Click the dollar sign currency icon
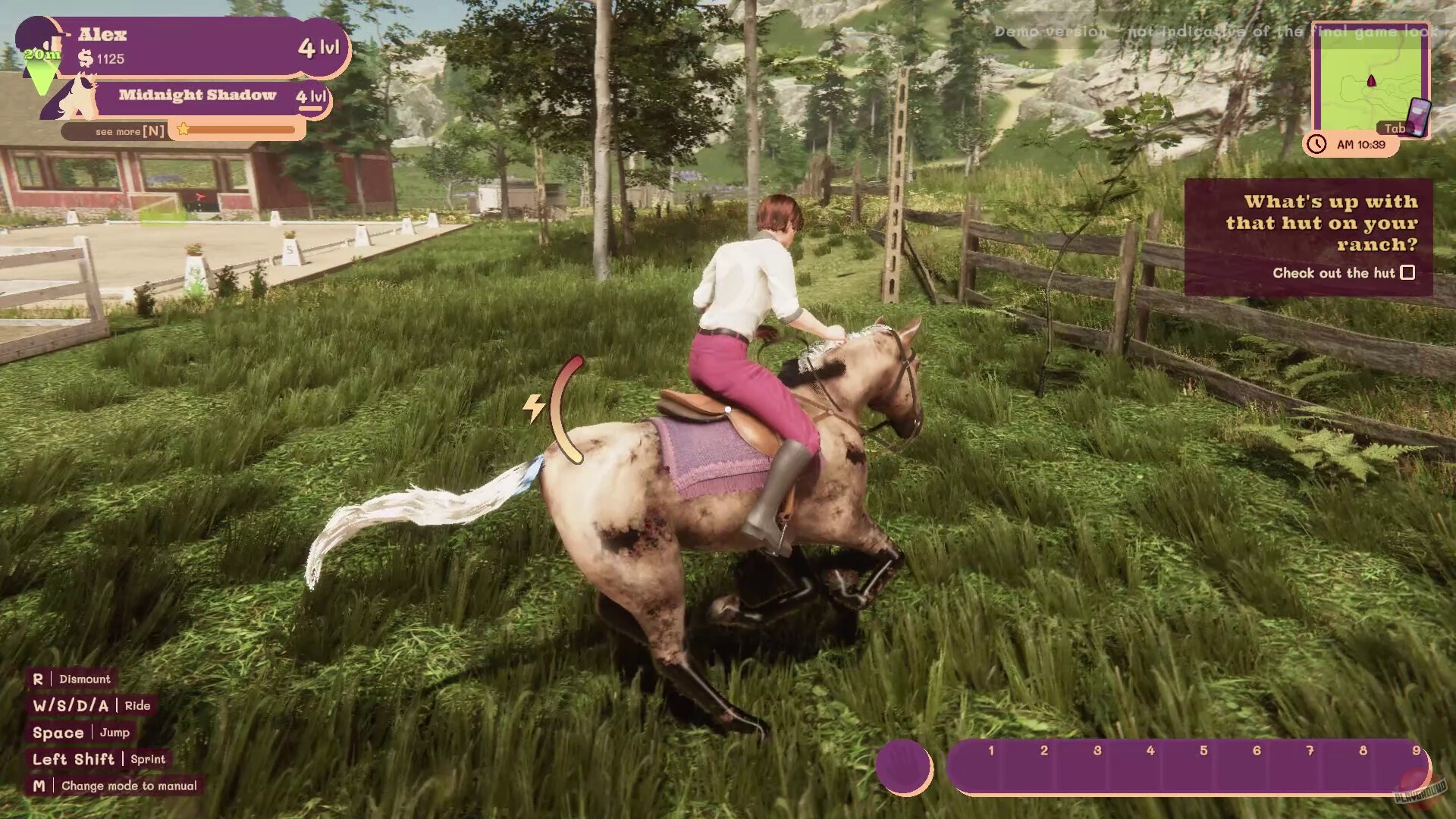 pos(84,57)
